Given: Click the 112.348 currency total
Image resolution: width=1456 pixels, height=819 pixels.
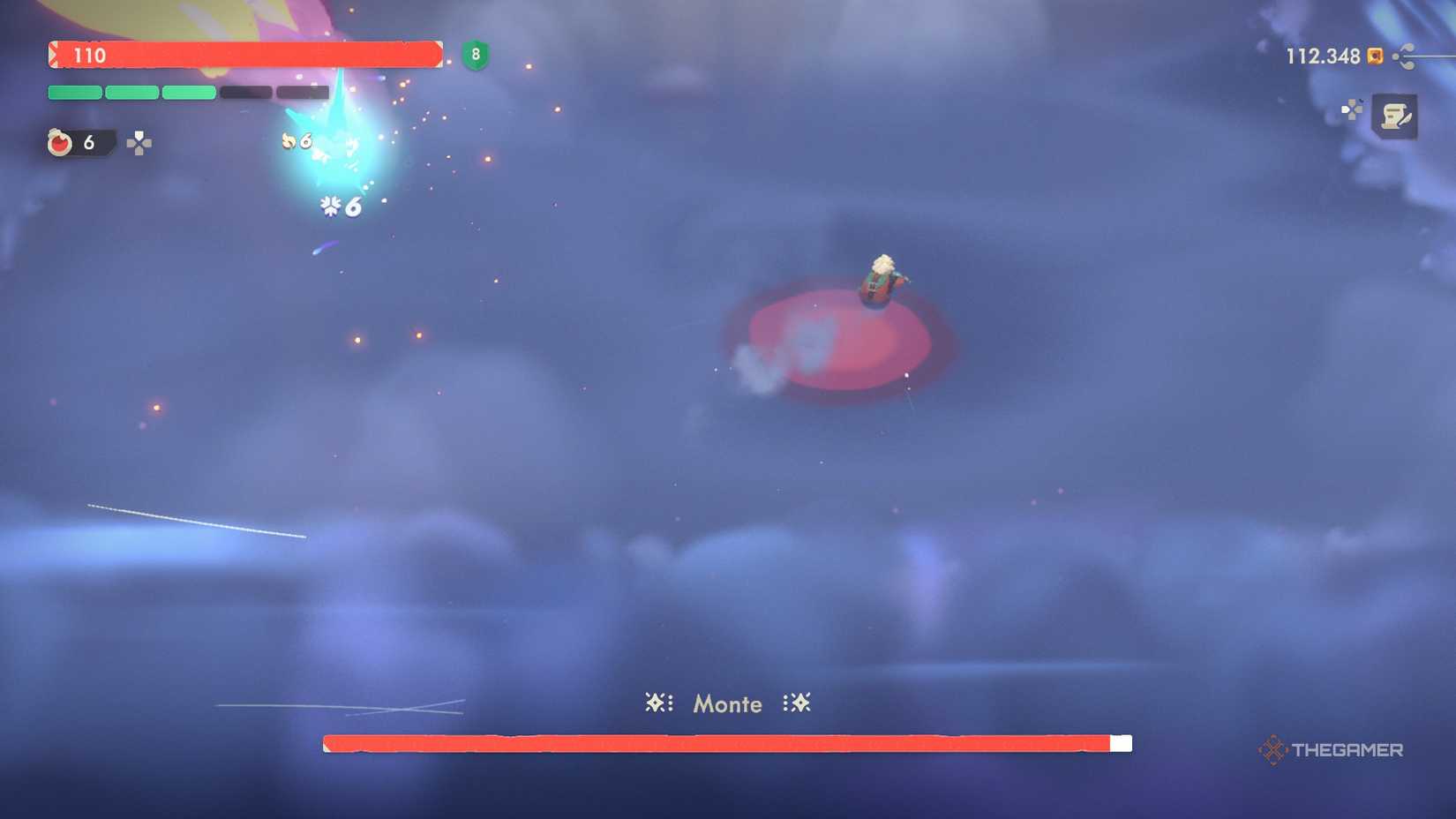Looking at the screenshot, I should click(1322, 56).
